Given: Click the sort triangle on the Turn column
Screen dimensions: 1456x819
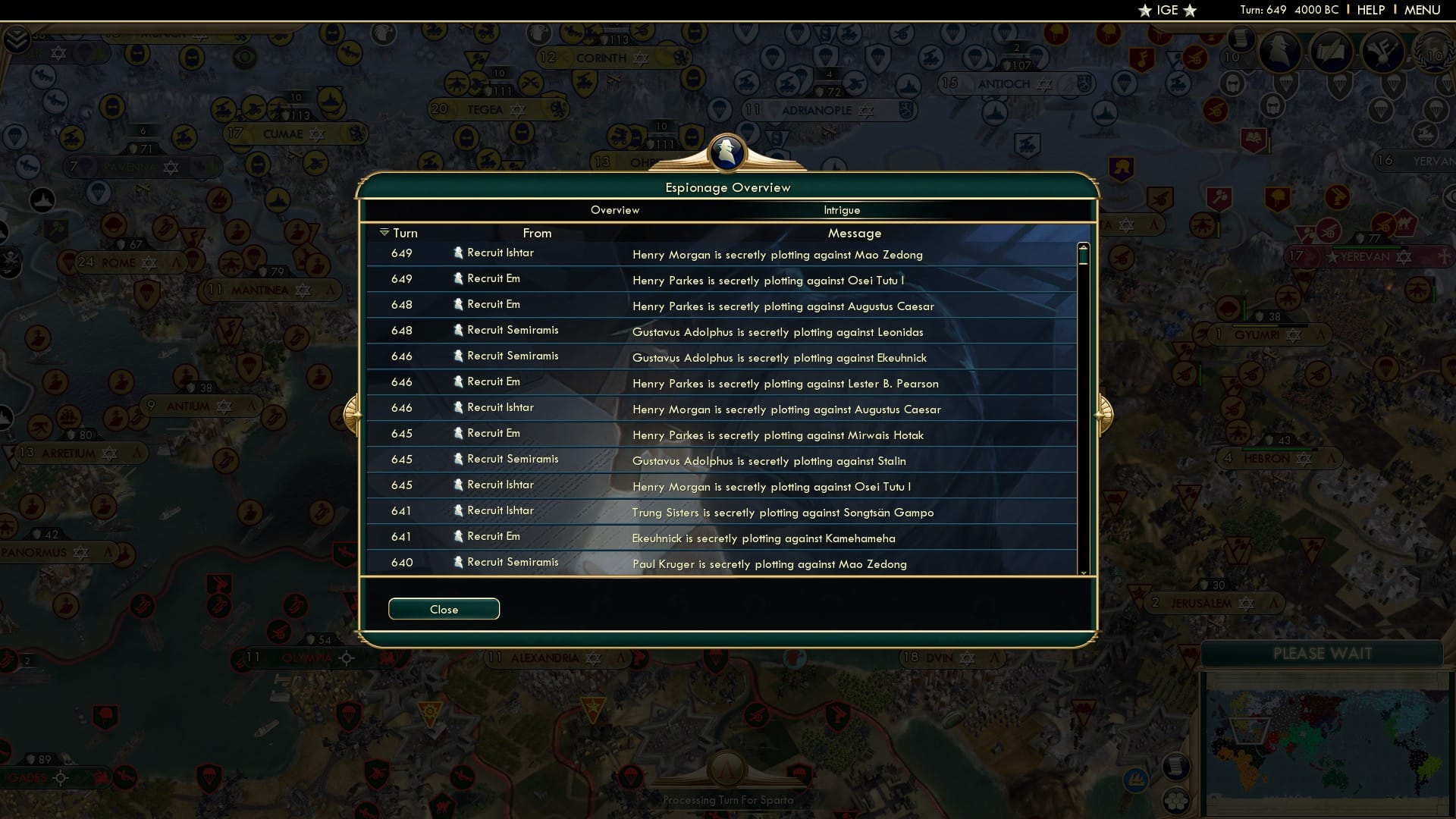Looking at the screenshot, I should [x=384, y=232].
